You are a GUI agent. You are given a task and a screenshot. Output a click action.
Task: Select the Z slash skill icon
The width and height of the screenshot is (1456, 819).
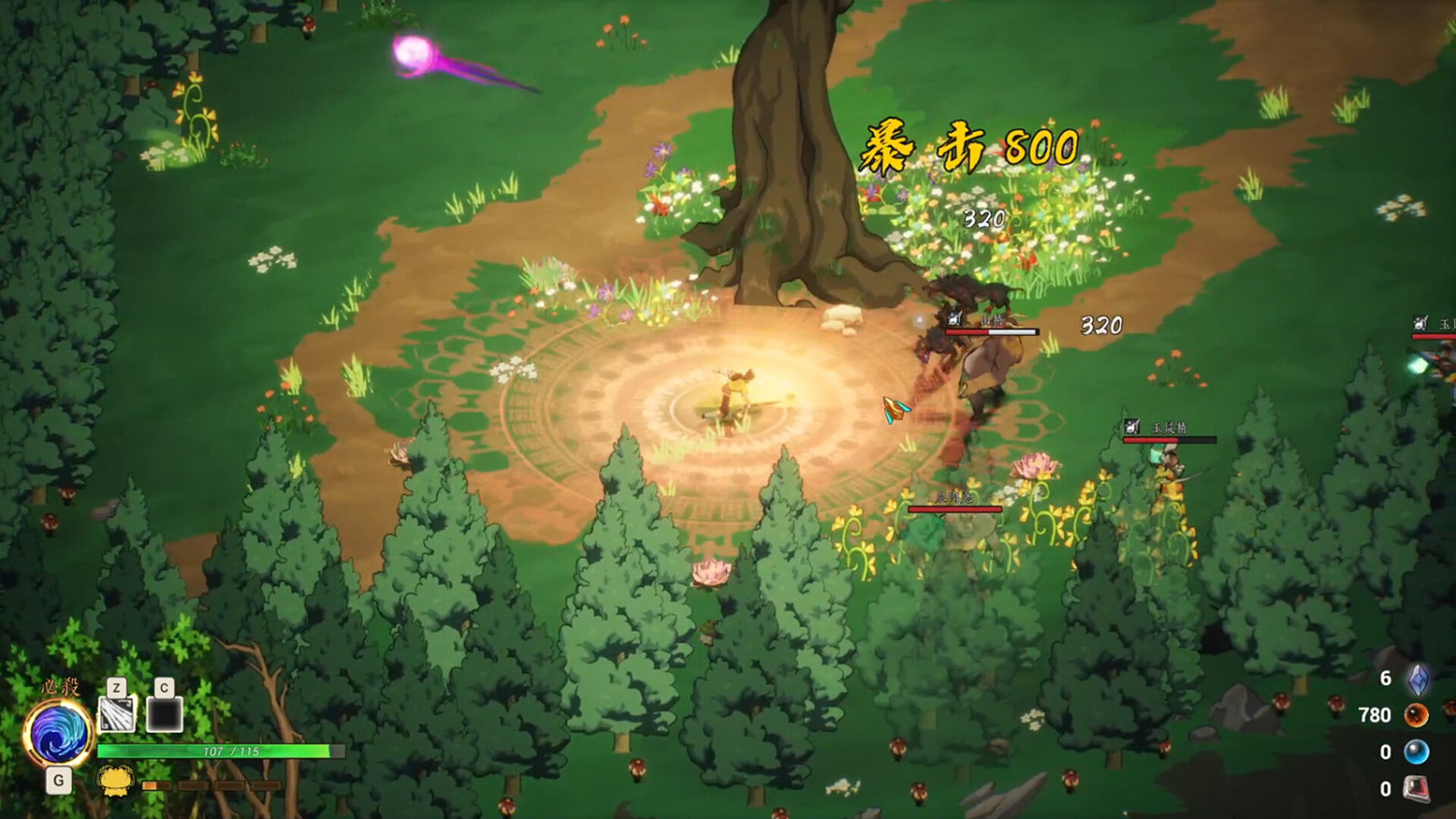[116, 714]
